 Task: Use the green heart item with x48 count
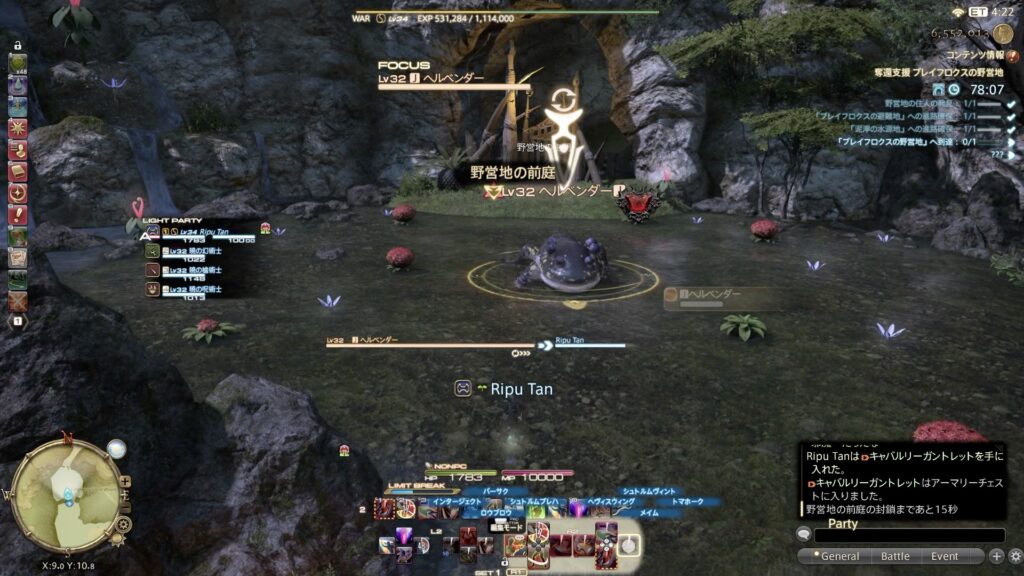coord(18,65)
